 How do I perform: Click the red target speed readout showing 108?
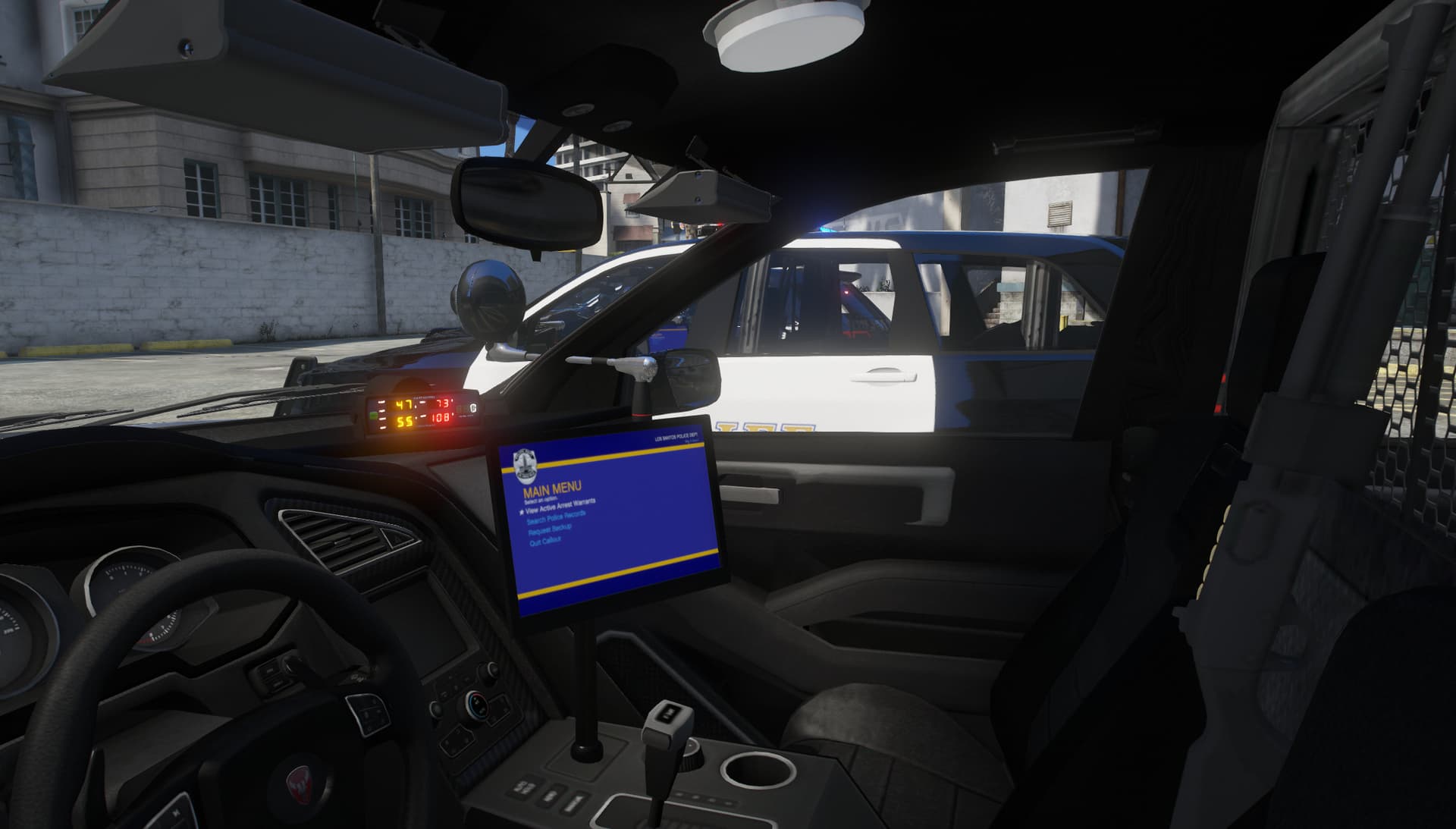441,418
